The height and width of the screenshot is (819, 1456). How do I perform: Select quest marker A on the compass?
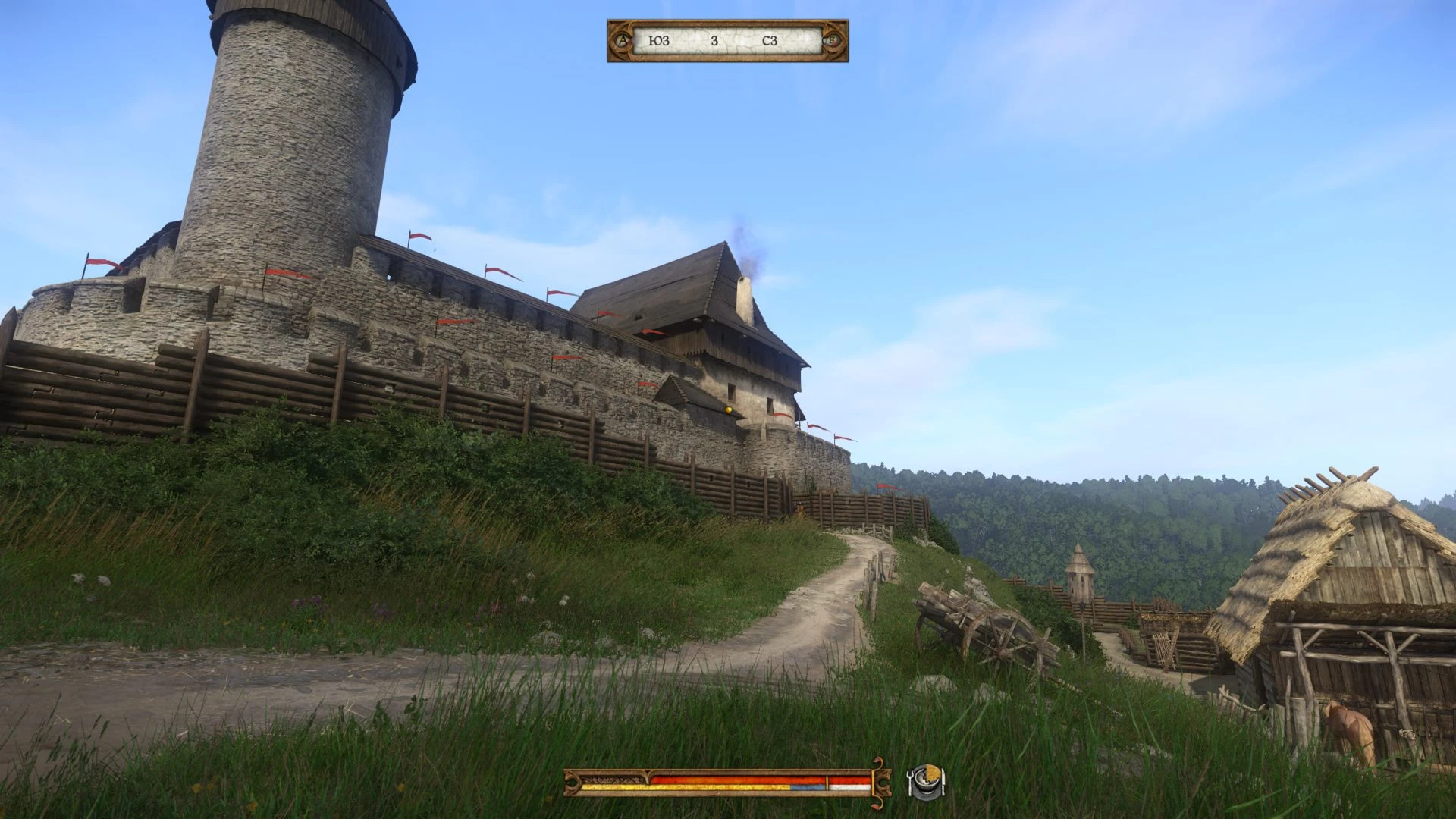click(x=623, y=41)
